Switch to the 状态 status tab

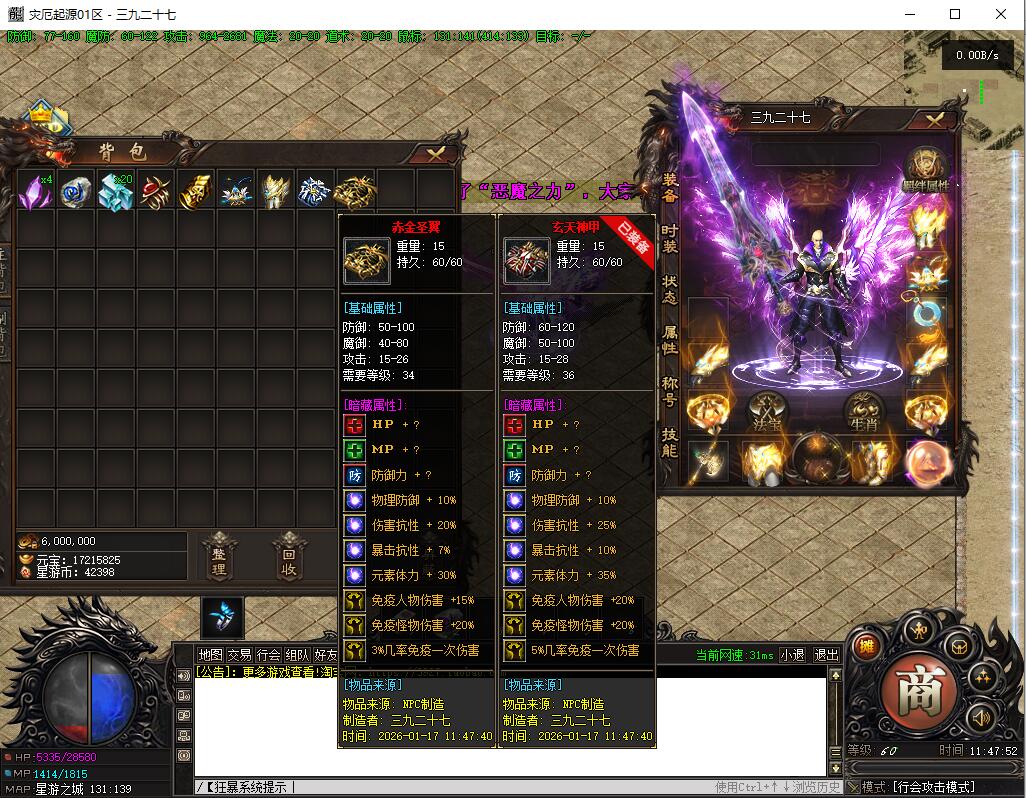coord(669,290)
